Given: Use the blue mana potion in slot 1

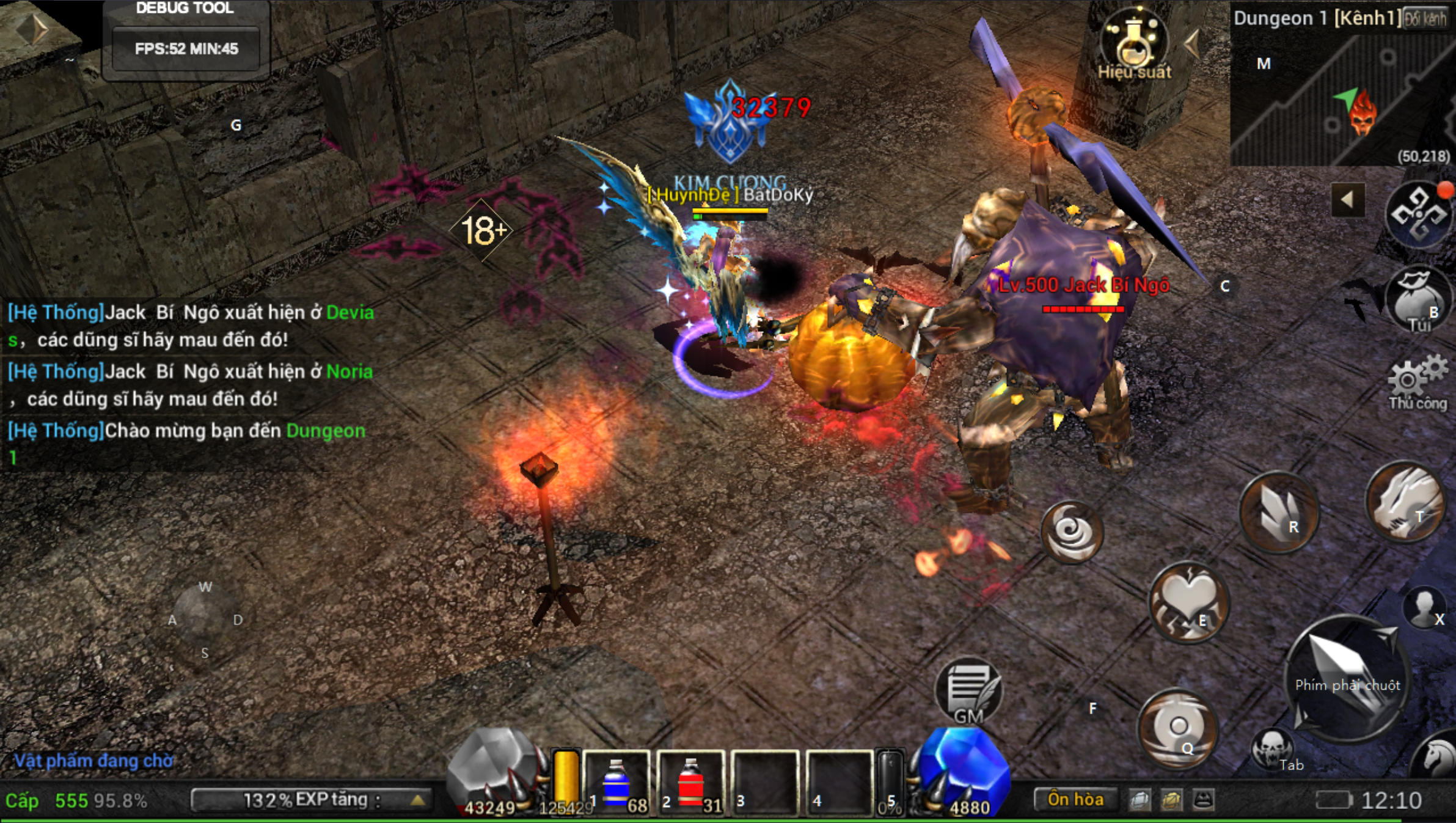Looking at the screenshot, I should pos(617,783).
